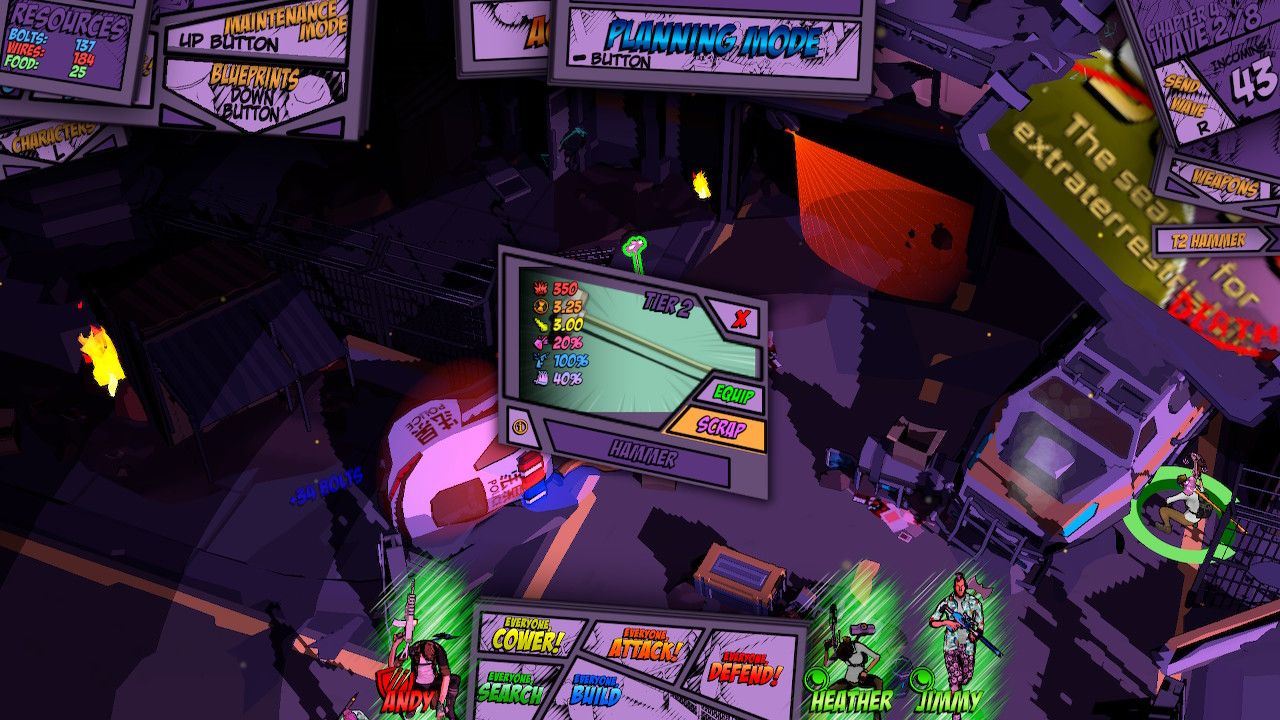Scrap the hammer for bolts
Screen dimensions: 1280x720
722,425
